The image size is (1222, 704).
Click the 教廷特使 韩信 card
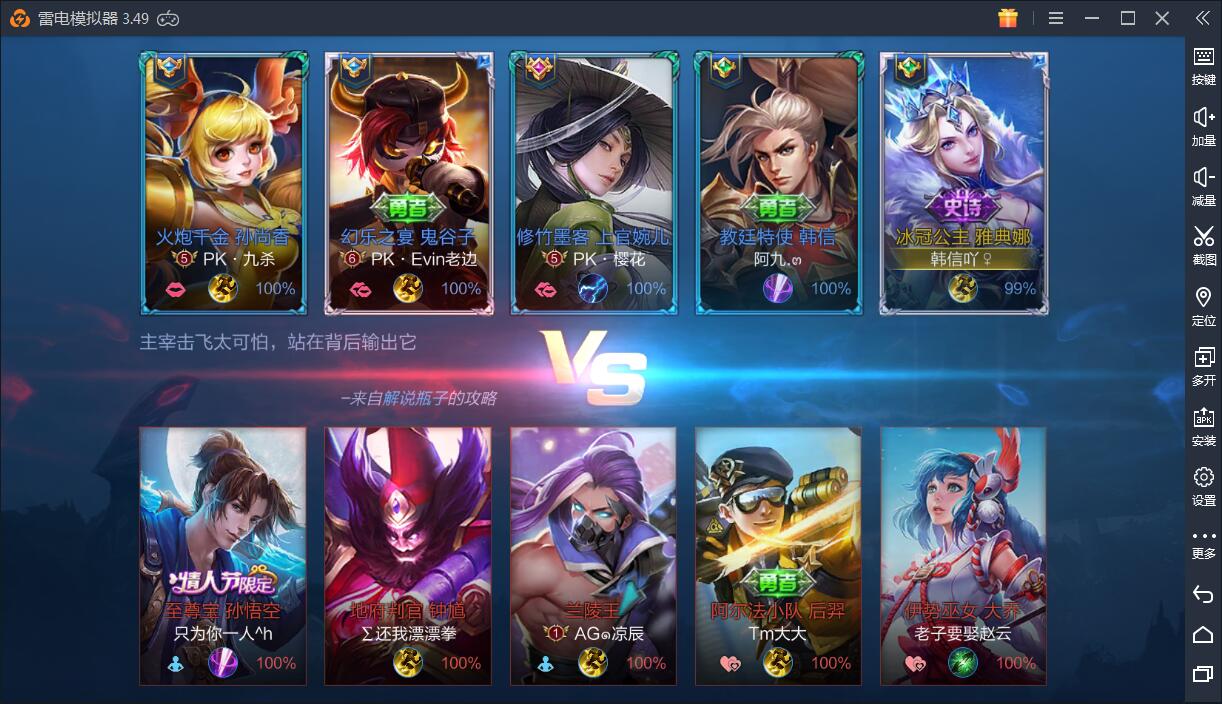(778, 183)
